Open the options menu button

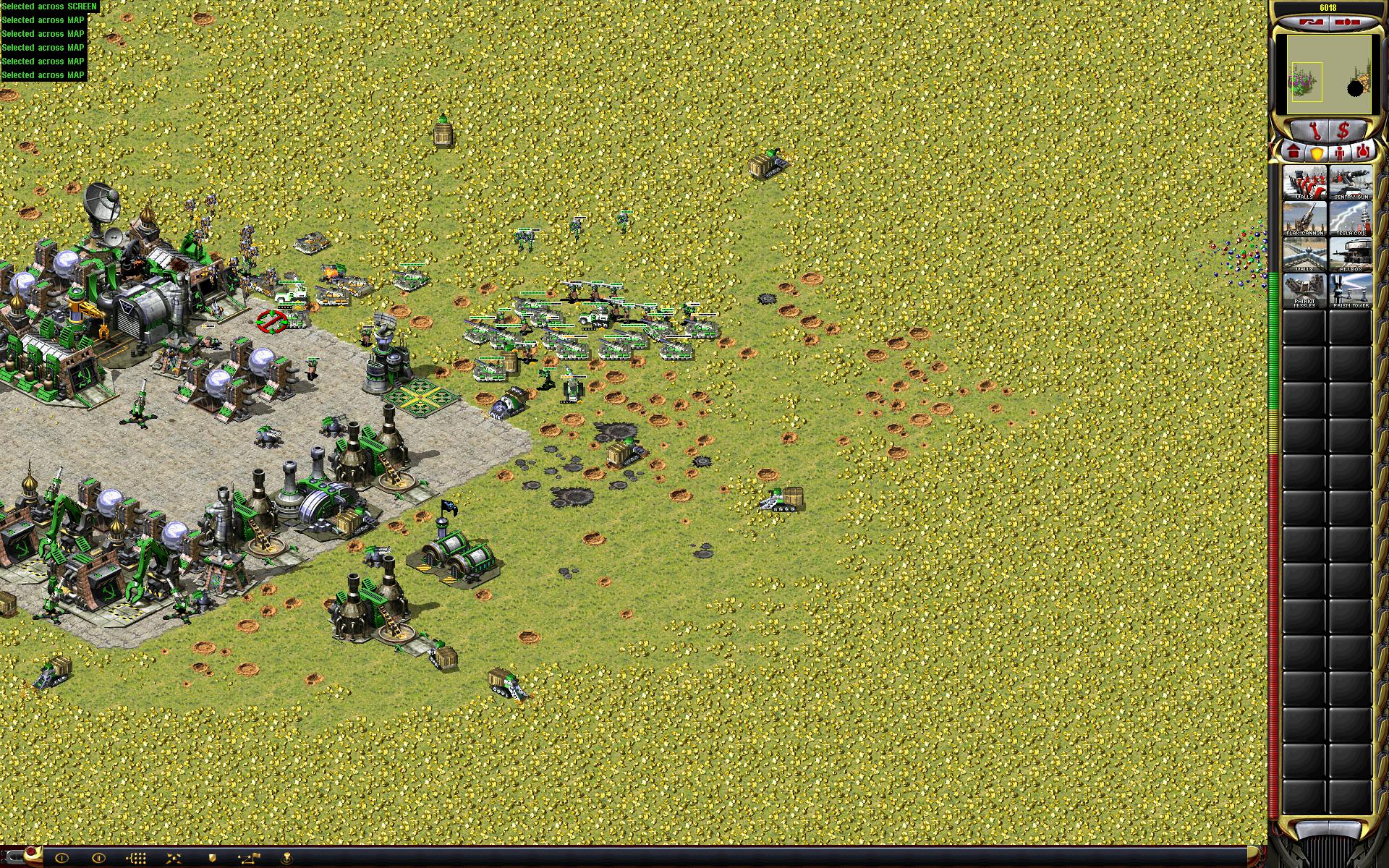(x=1346, y=22)
